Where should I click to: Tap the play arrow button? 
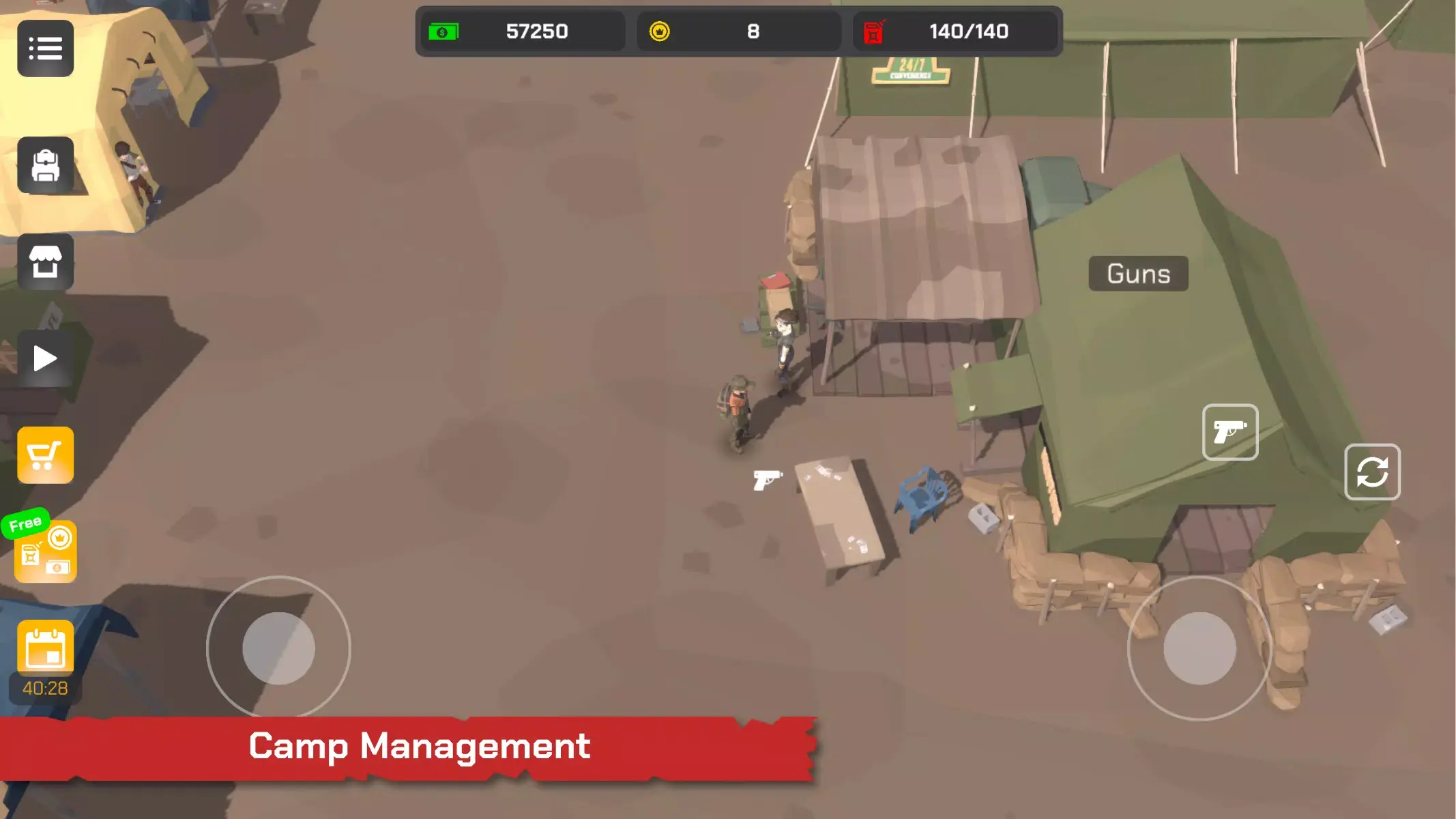pos(45,358)
